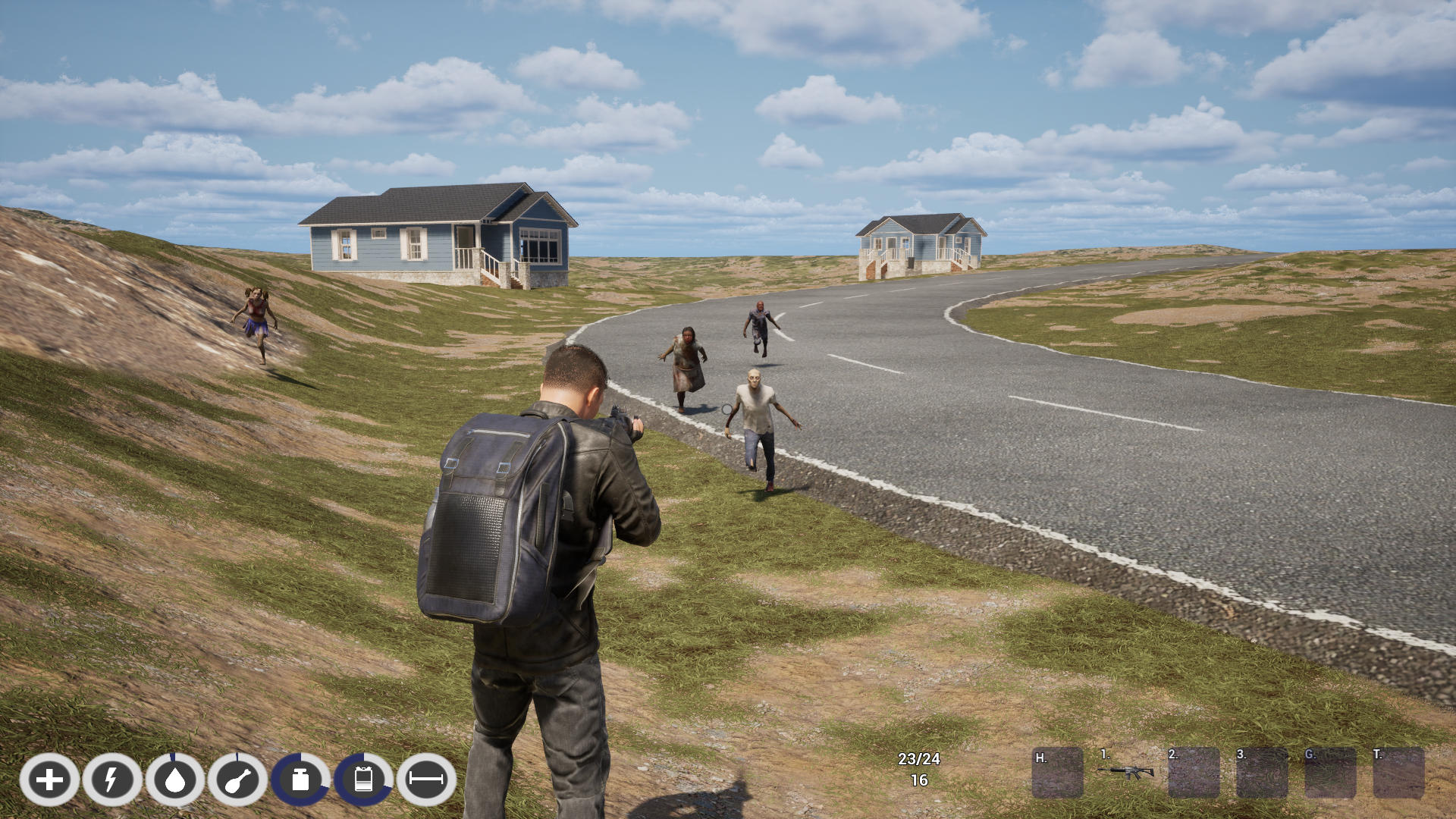Click the health cross status icon
1456x819 pixels.
tap(49, 780)
